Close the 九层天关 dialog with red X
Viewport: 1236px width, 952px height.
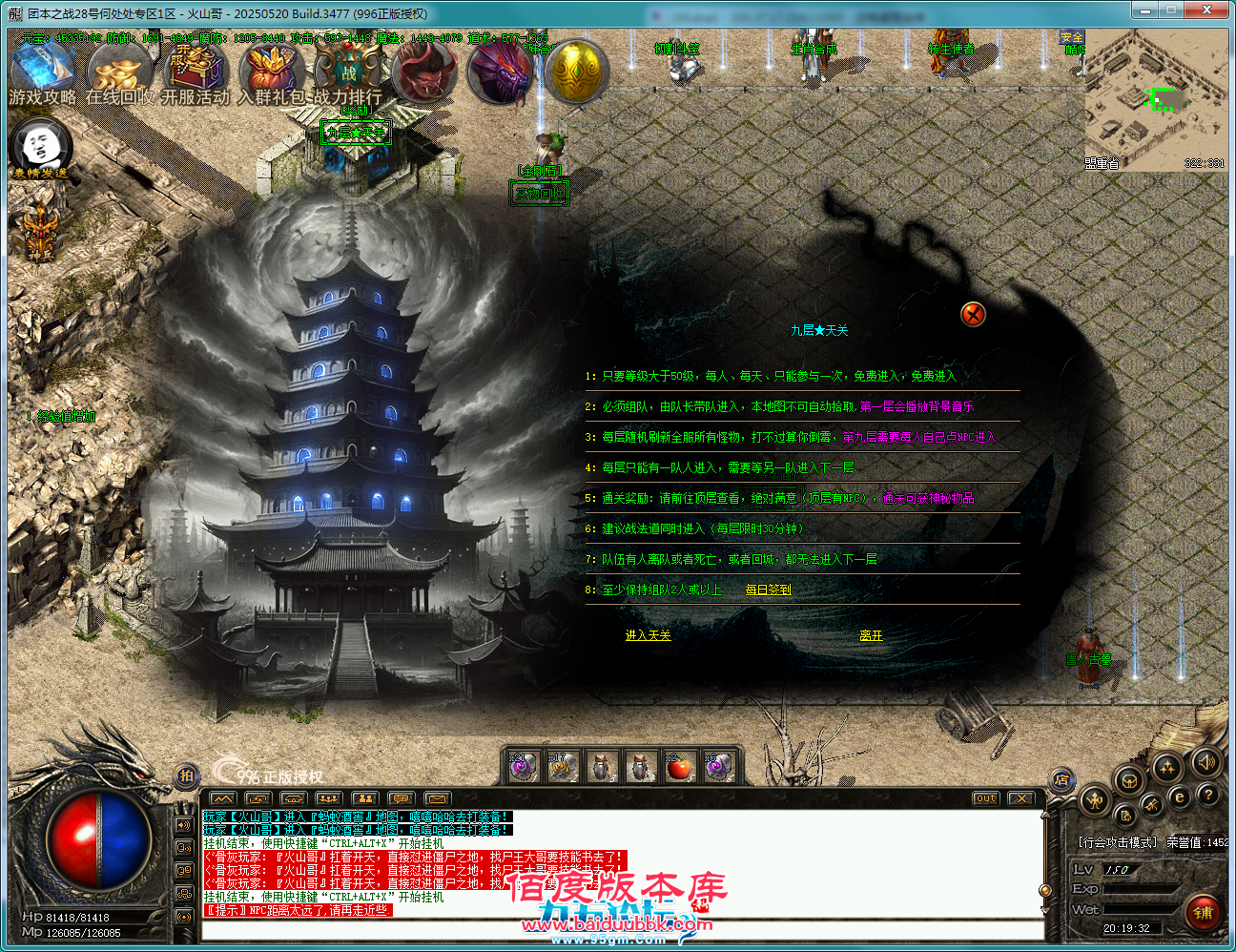pyautogui.click(x=973, y=314)
